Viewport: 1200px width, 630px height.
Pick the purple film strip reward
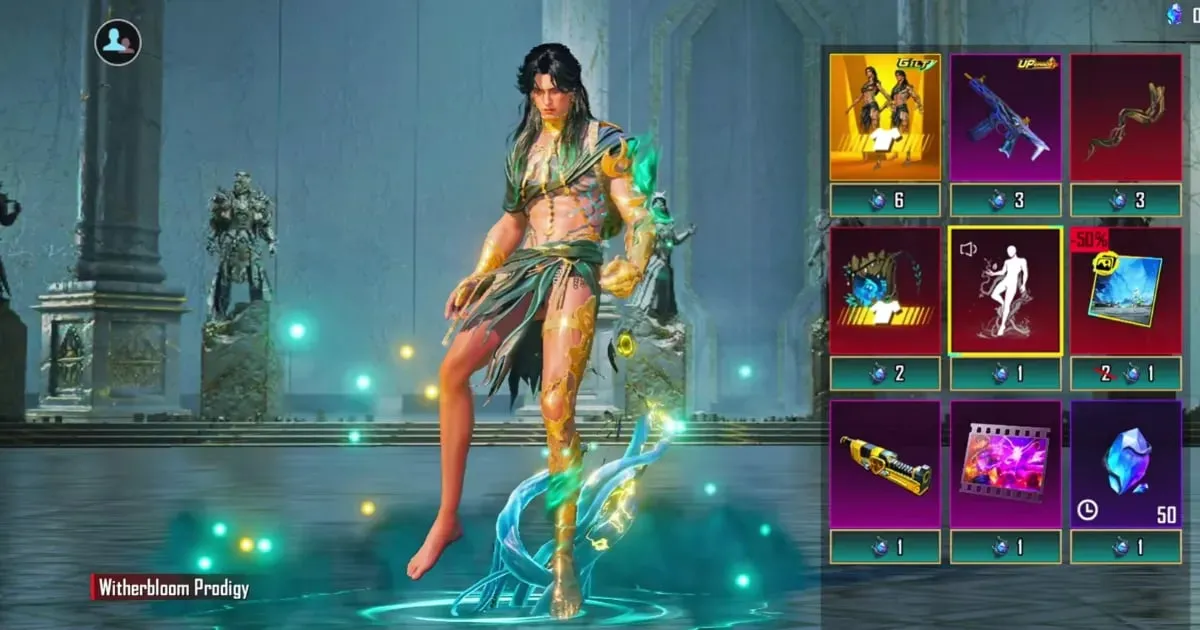pos(1005,464)
